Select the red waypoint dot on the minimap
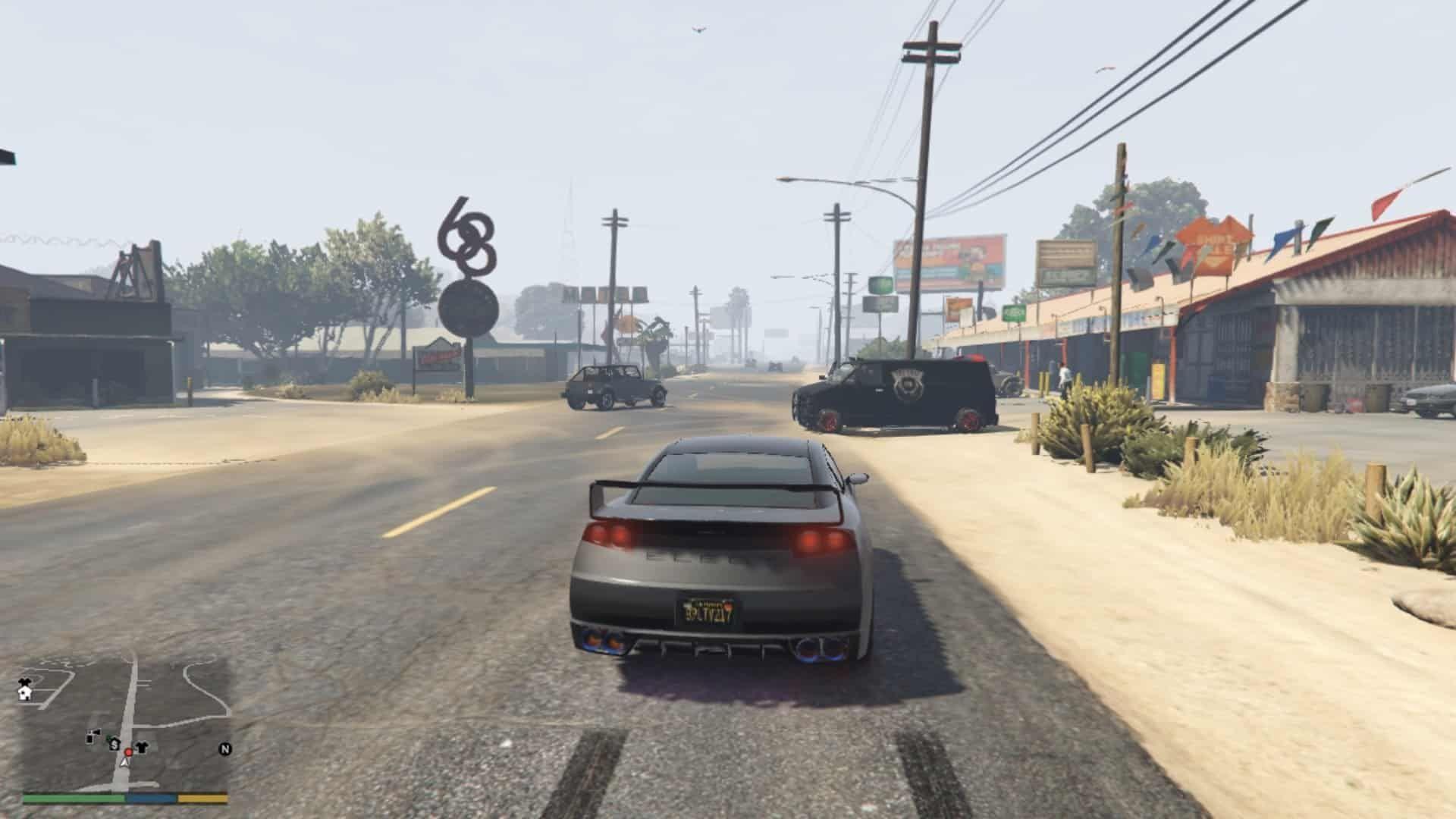The width and height of the screenshot is (1456, 819). (x=129, y=752)
